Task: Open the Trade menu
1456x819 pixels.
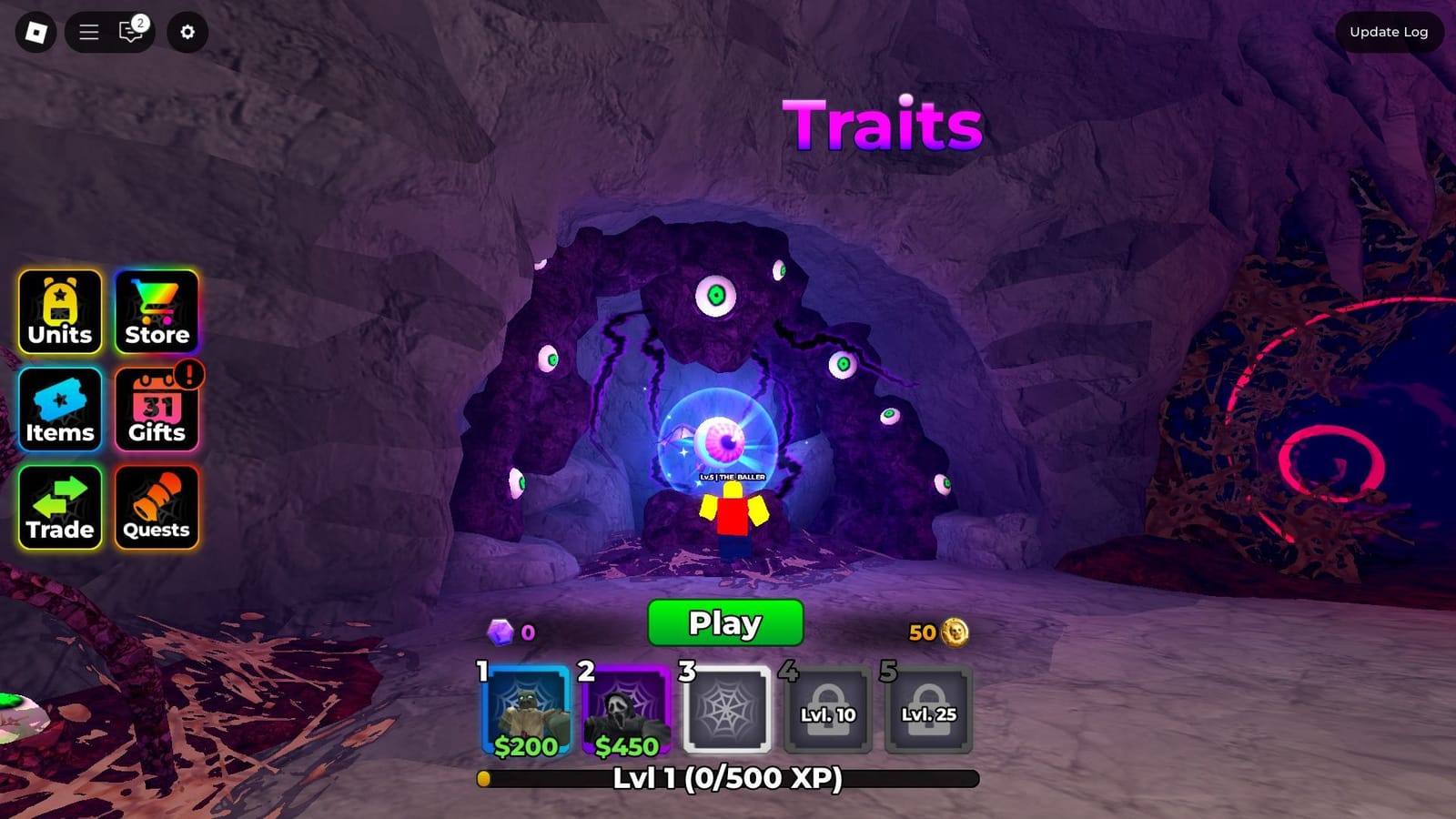Action: click(x=59, y=507)
